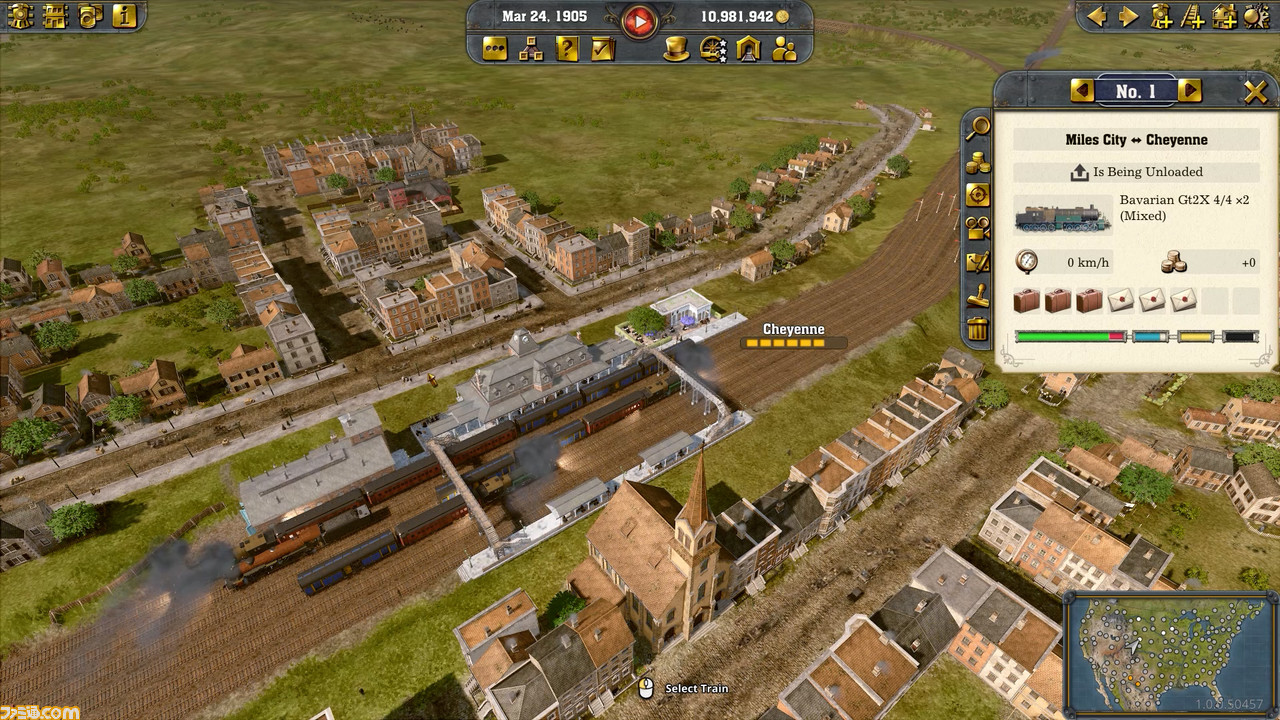Open the question mark help icon
The height and width of the screenshot is (720, 1280).
[567, 48]
